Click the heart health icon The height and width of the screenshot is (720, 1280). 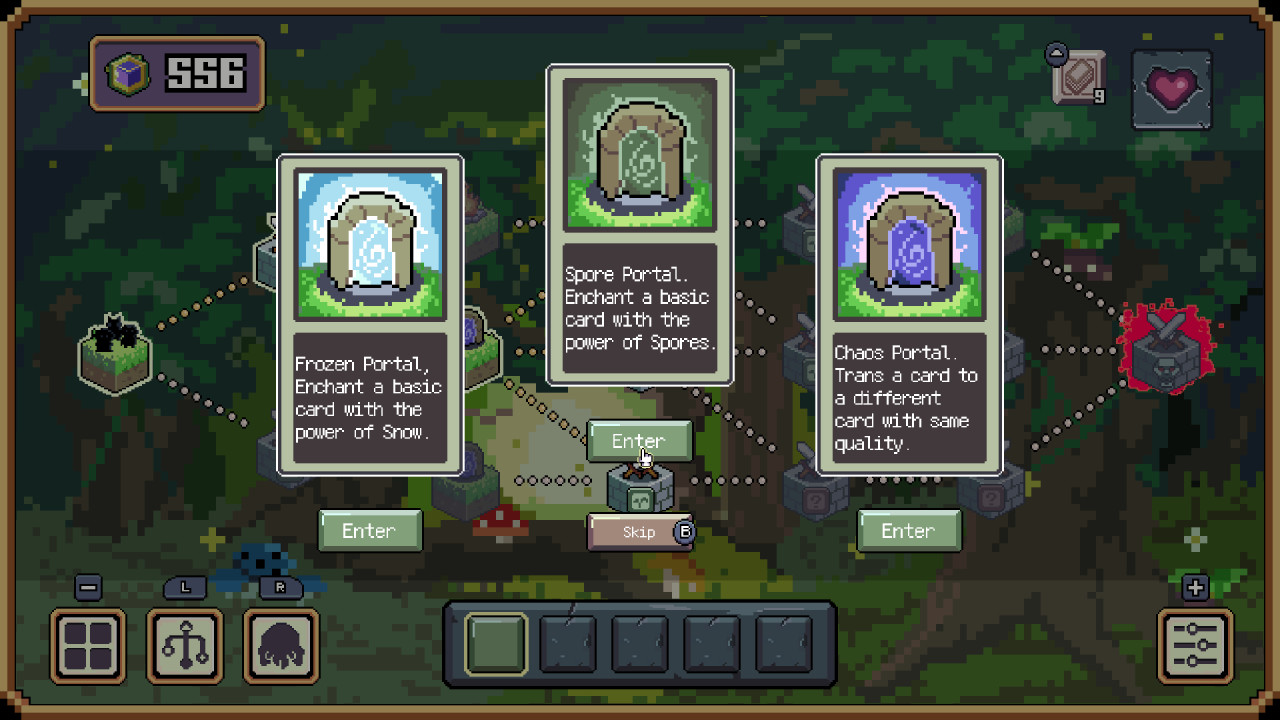click(1171, 93)
